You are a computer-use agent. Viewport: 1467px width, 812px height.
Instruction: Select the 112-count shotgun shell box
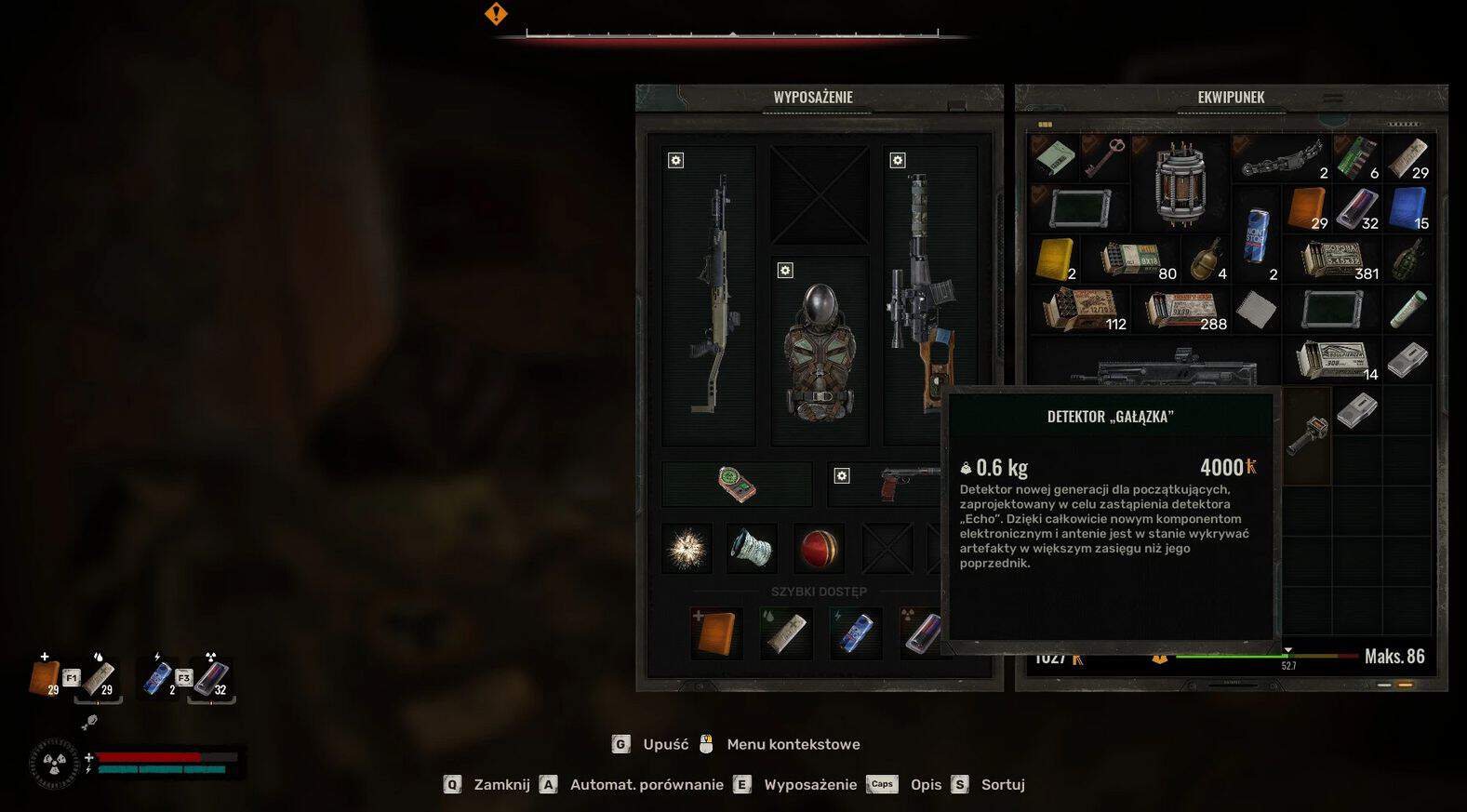pyautogui.click(x=1080, y=309)
